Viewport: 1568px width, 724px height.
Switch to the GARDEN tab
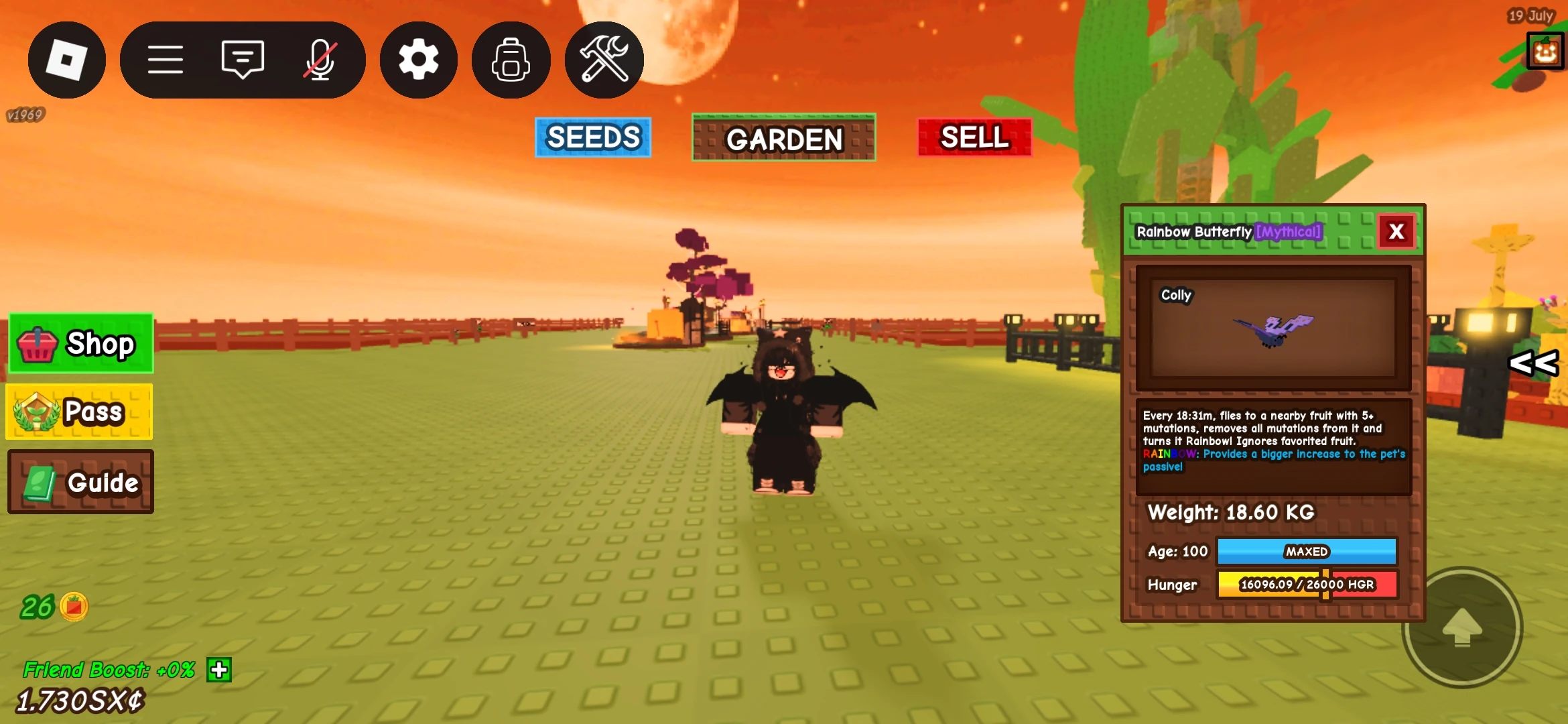tap(783, 139)
